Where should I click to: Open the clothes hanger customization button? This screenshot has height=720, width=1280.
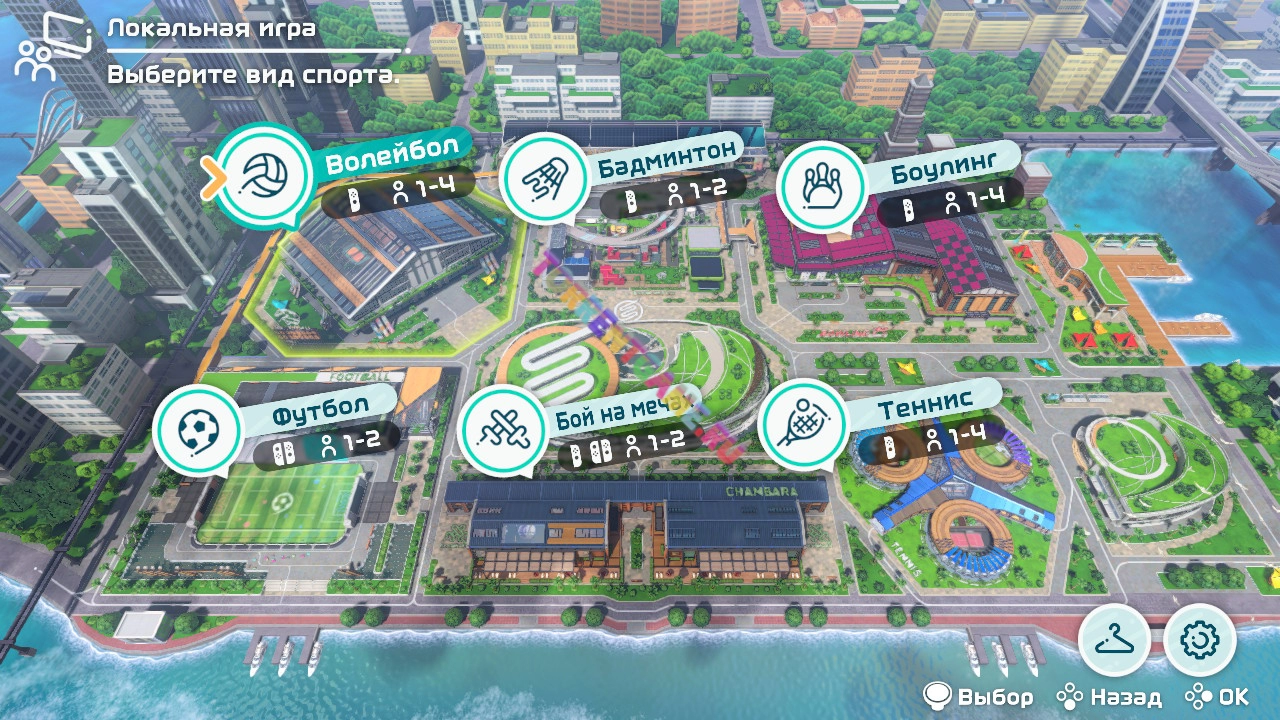click(x=1114, y=640)
